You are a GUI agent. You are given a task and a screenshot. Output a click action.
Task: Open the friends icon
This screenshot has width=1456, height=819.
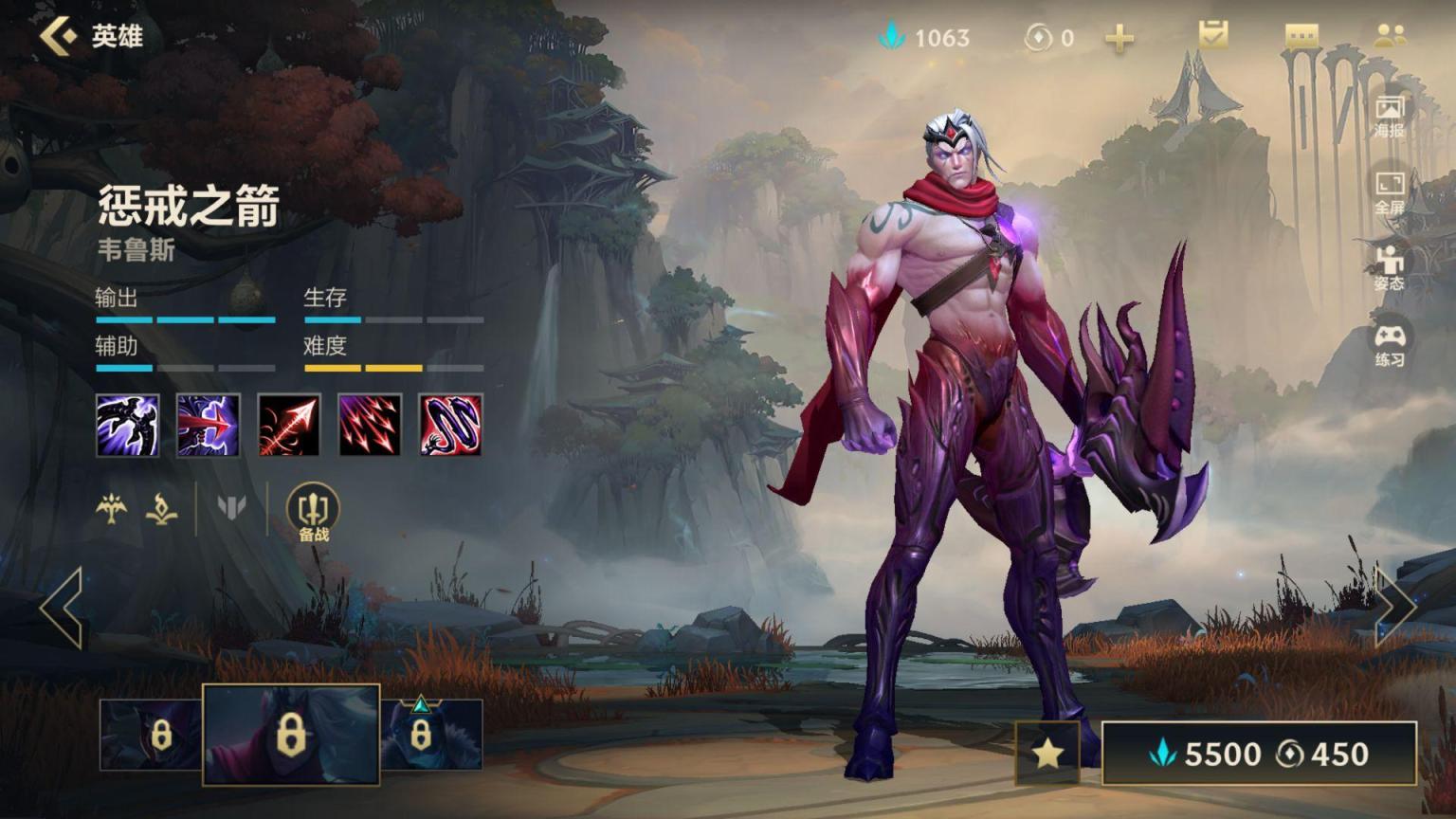[x=1390, y=36]
